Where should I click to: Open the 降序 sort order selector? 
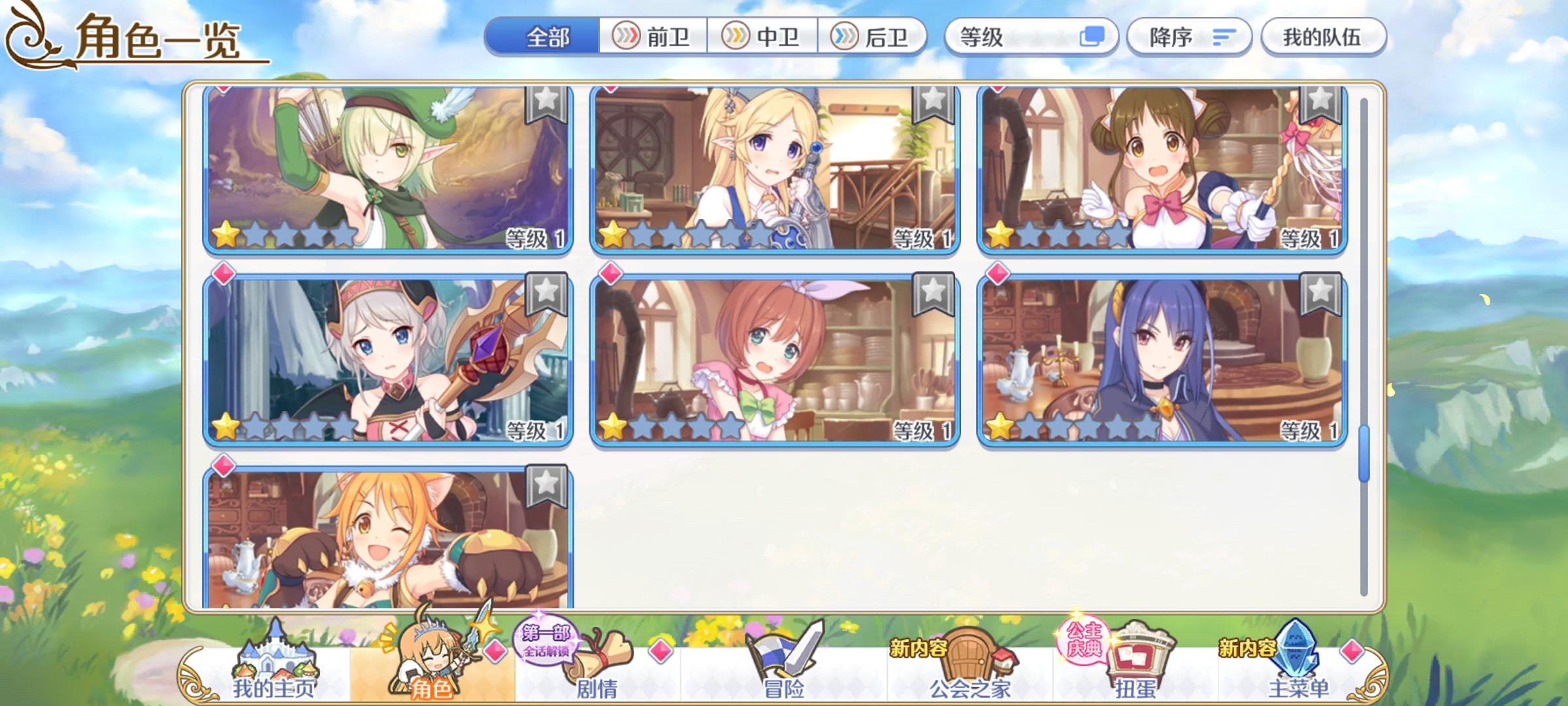tap(1189, 37)
